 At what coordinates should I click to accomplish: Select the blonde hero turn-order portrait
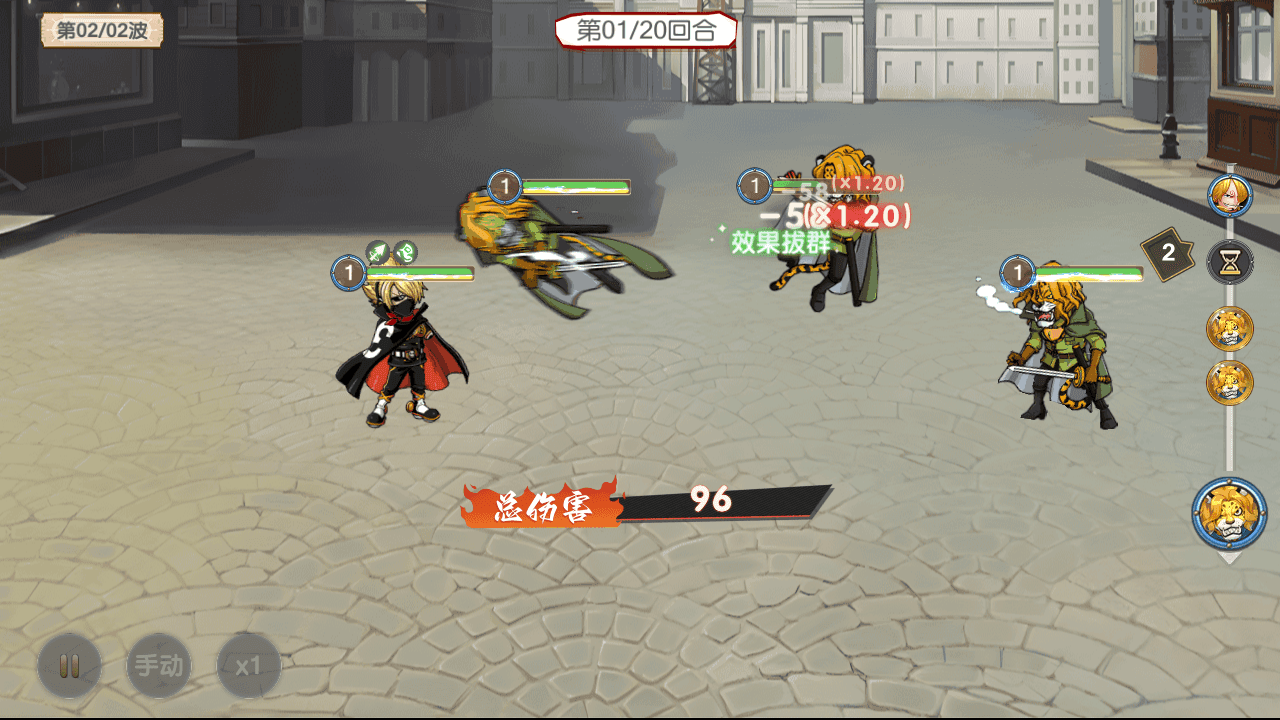pos(1229,196)
